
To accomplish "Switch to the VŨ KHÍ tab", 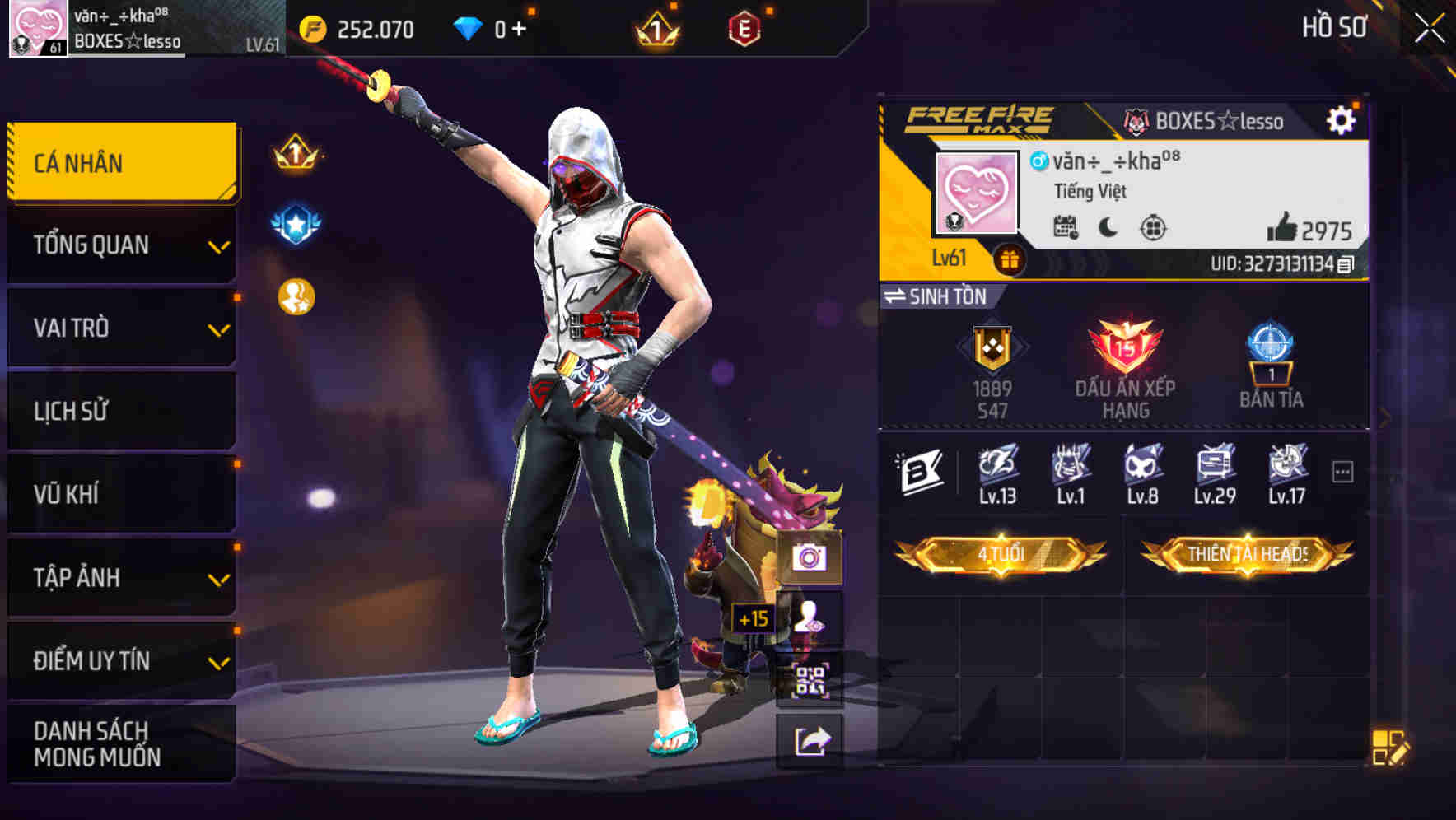I will [x=120, y=493].
